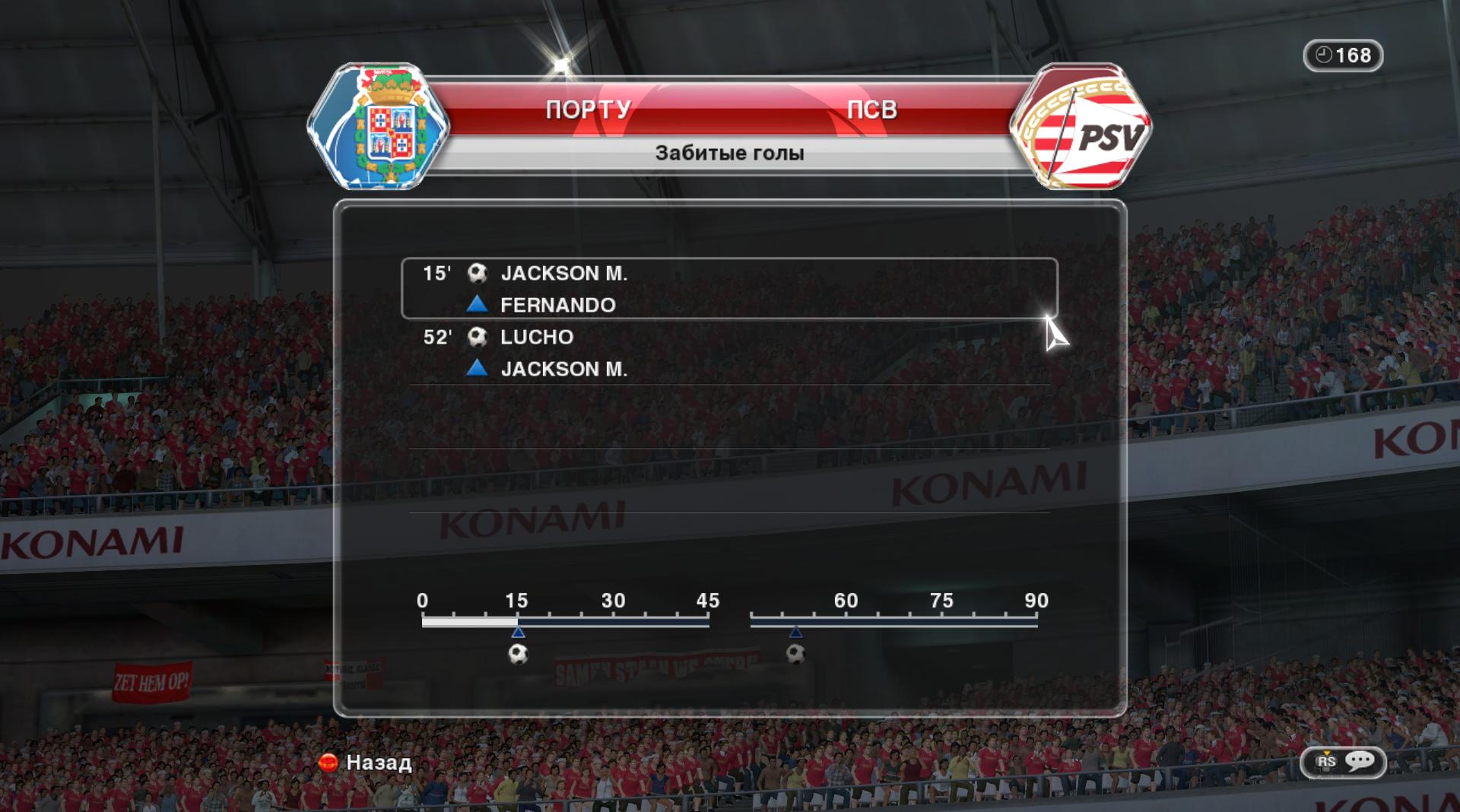Select the 15' Jackson M. goal entry
Screen dimensions: 1460x812
click(728, 288)
